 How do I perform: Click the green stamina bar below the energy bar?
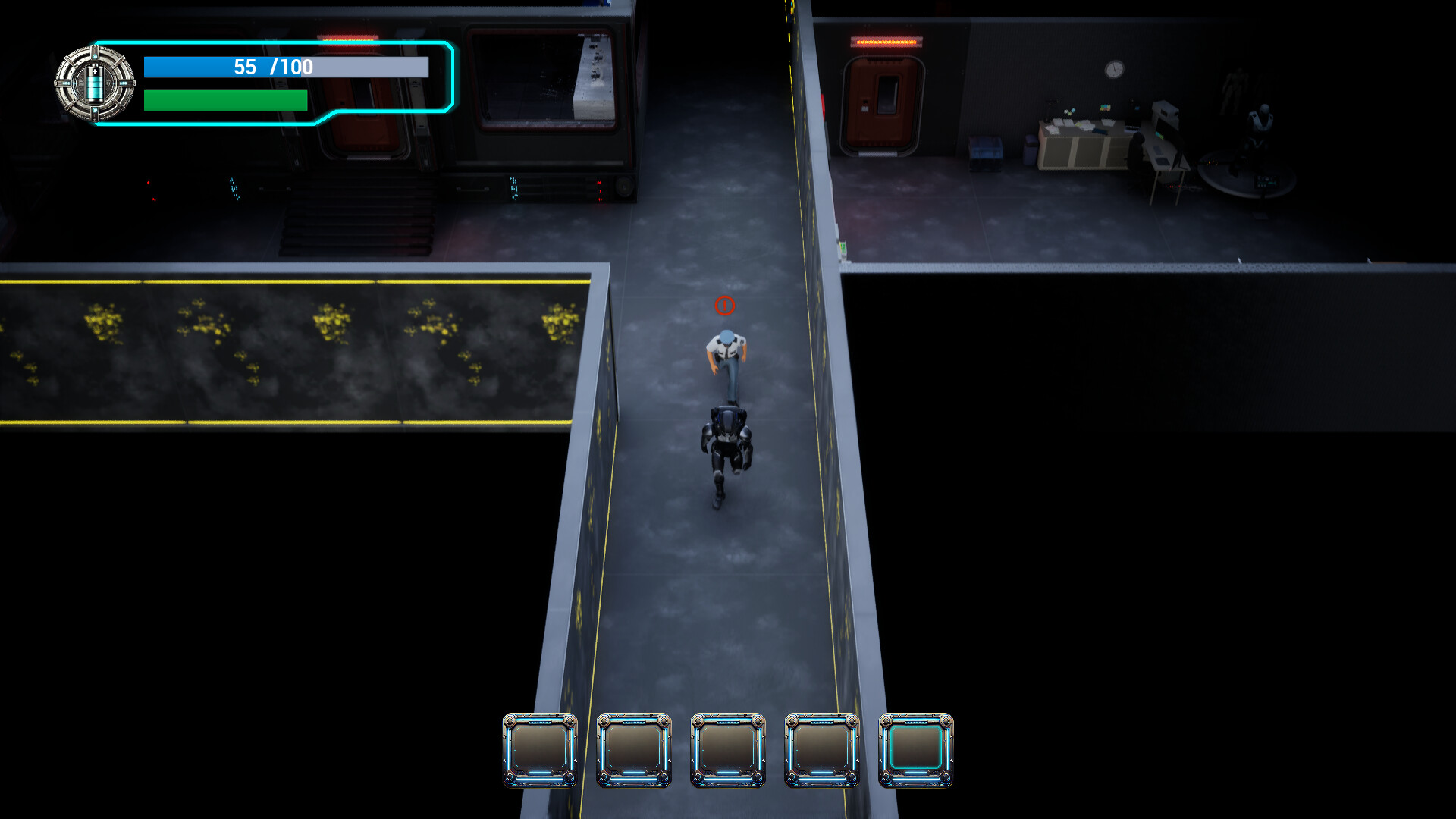pyautogui.click(x=226, y=99)
